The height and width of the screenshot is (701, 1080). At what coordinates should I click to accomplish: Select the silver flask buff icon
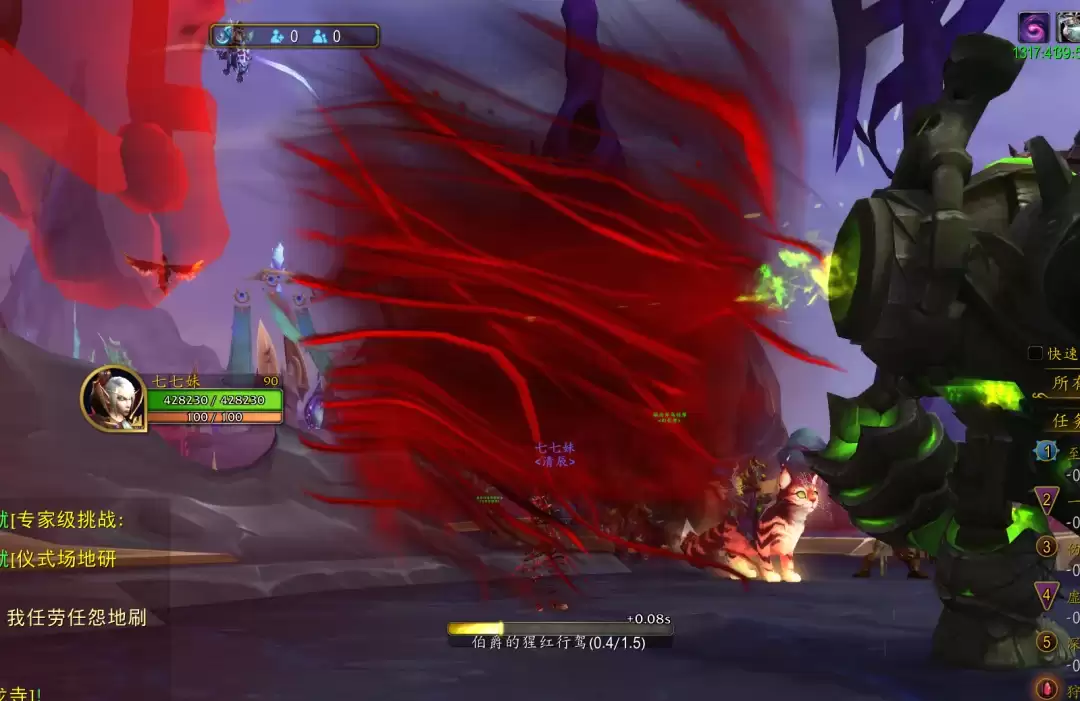click(1069, 27)
